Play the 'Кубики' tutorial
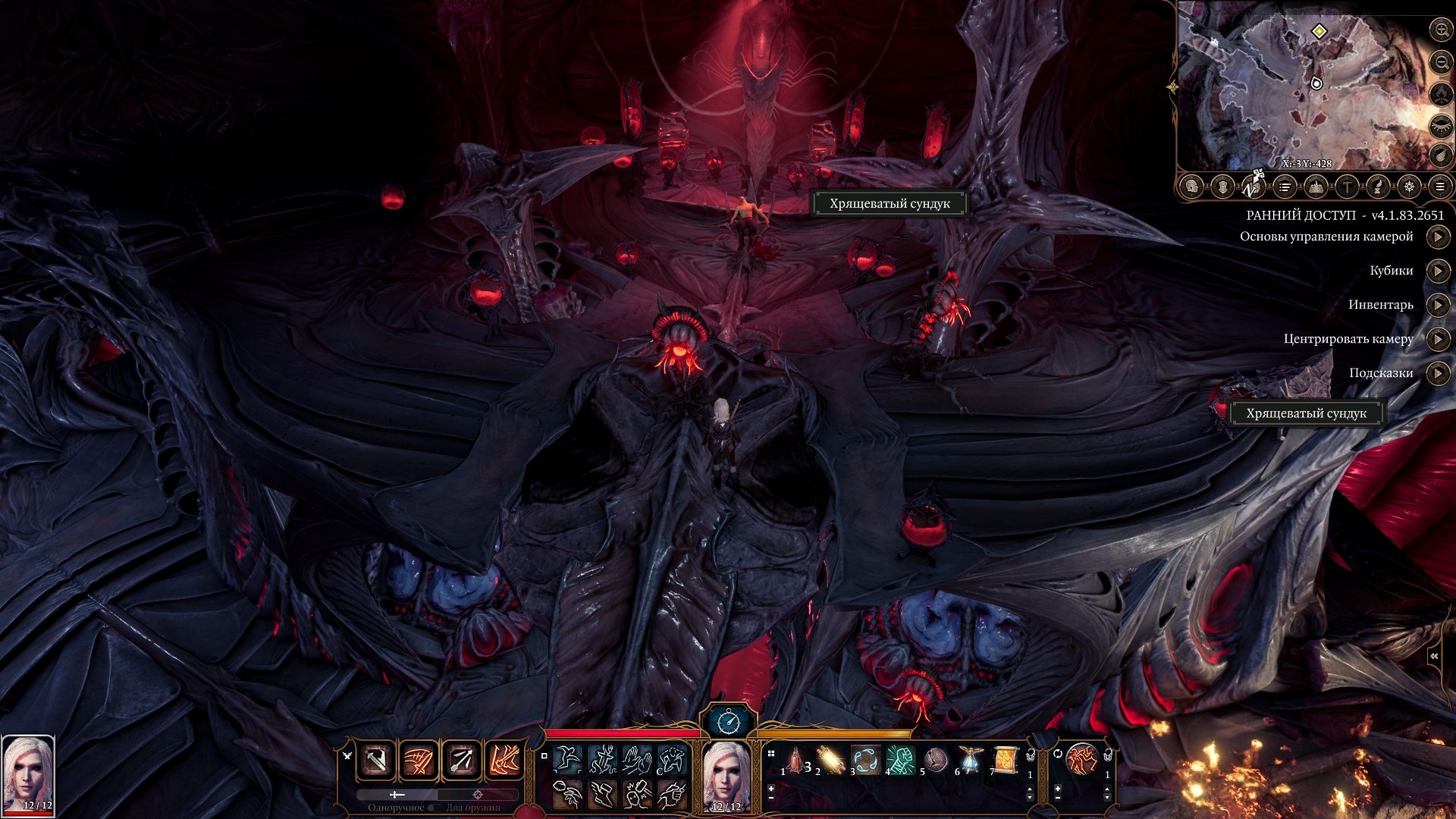Screen dimensions: 1456x819 click(1438, 271)
